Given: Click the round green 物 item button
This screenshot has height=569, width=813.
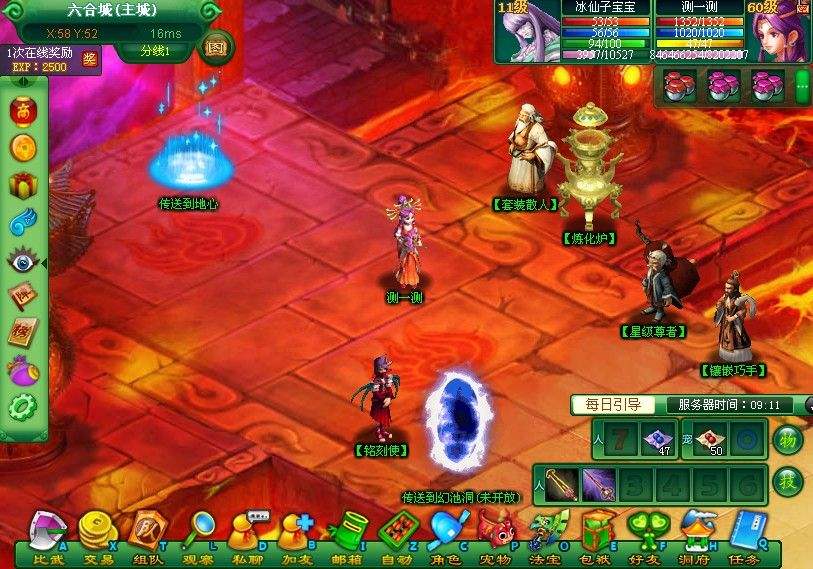Looking at the screenshot, I should coord(789,440).
